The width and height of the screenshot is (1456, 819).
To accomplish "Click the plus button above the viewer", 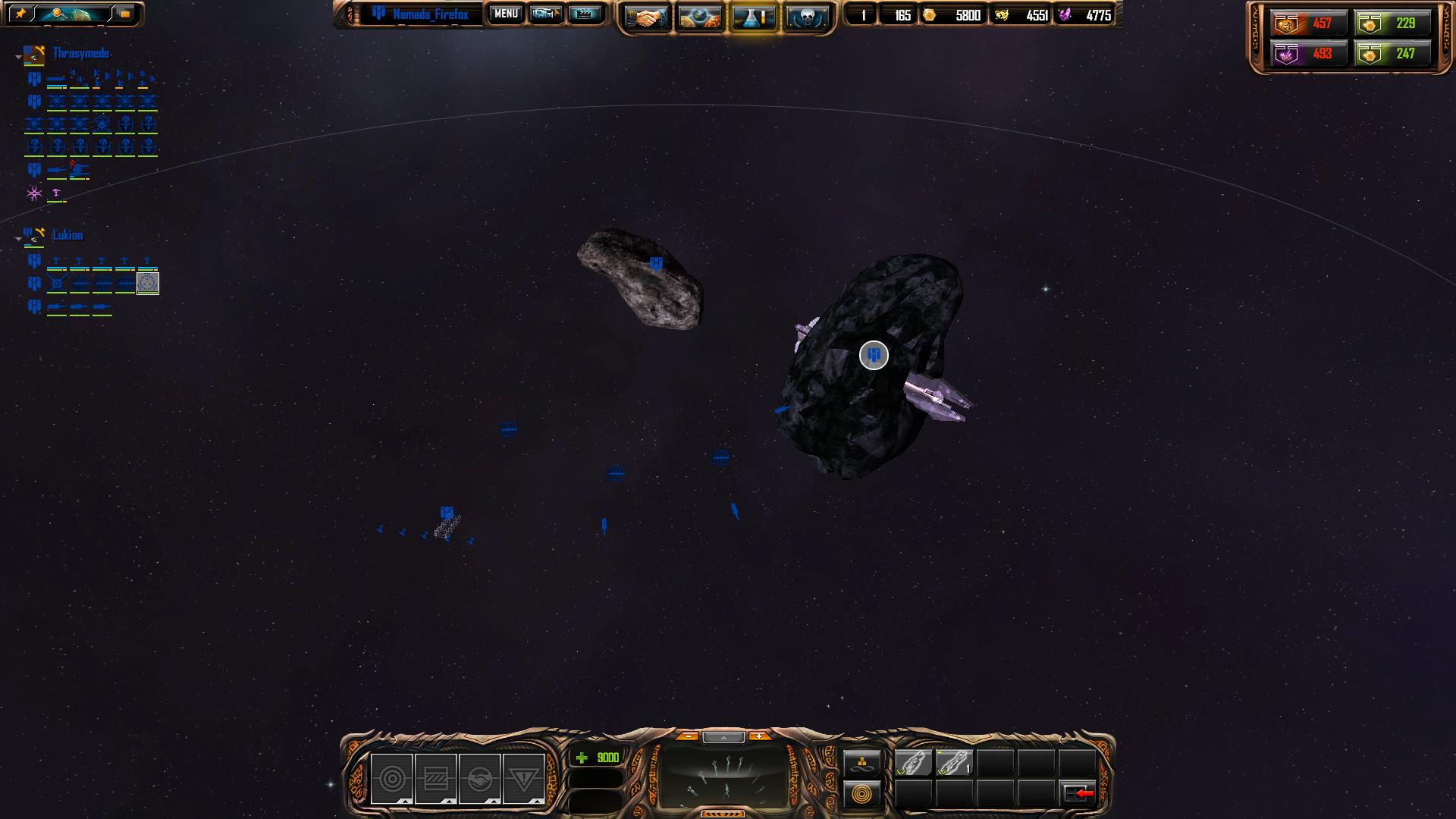I will [x=758, y=736].
